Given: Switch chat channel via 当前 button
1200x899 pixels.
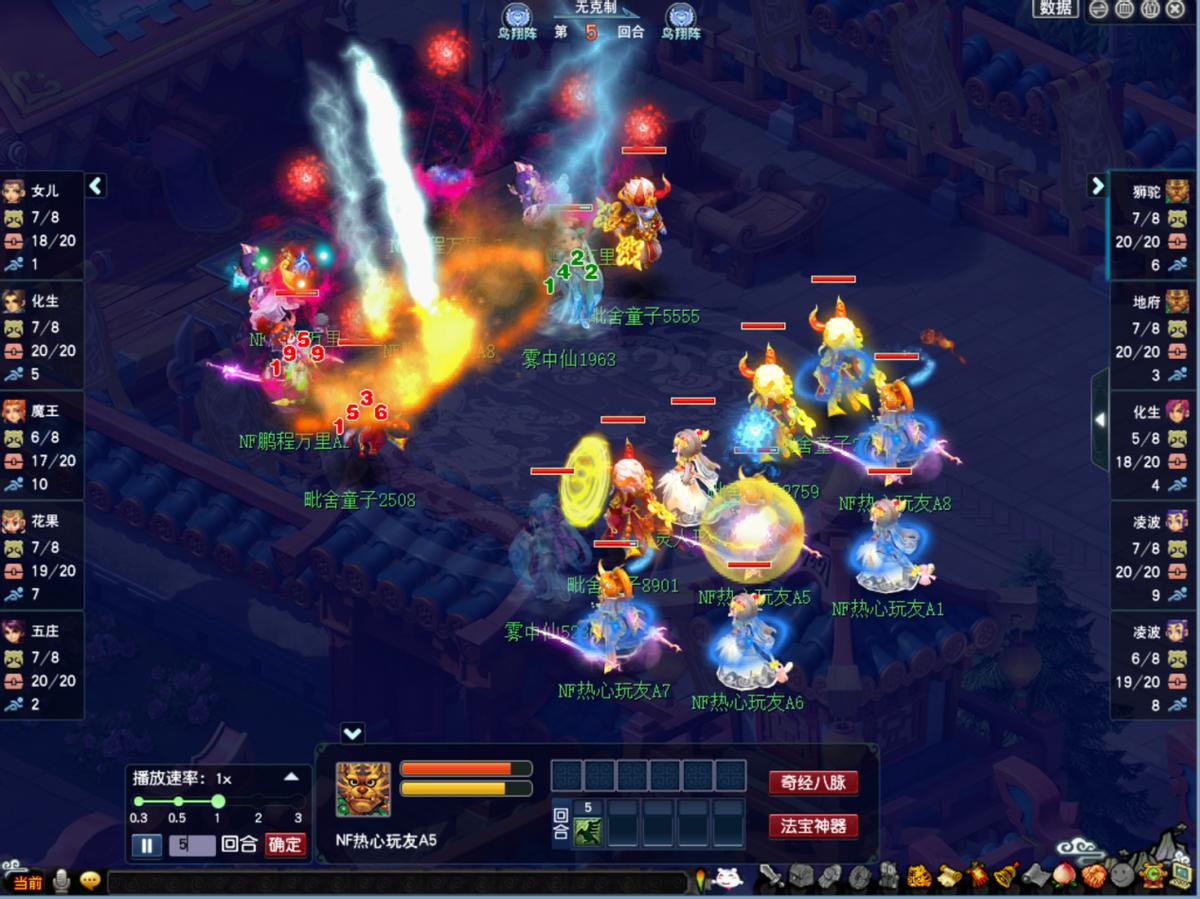Looking at the screenshot, I should pos(29,882).
